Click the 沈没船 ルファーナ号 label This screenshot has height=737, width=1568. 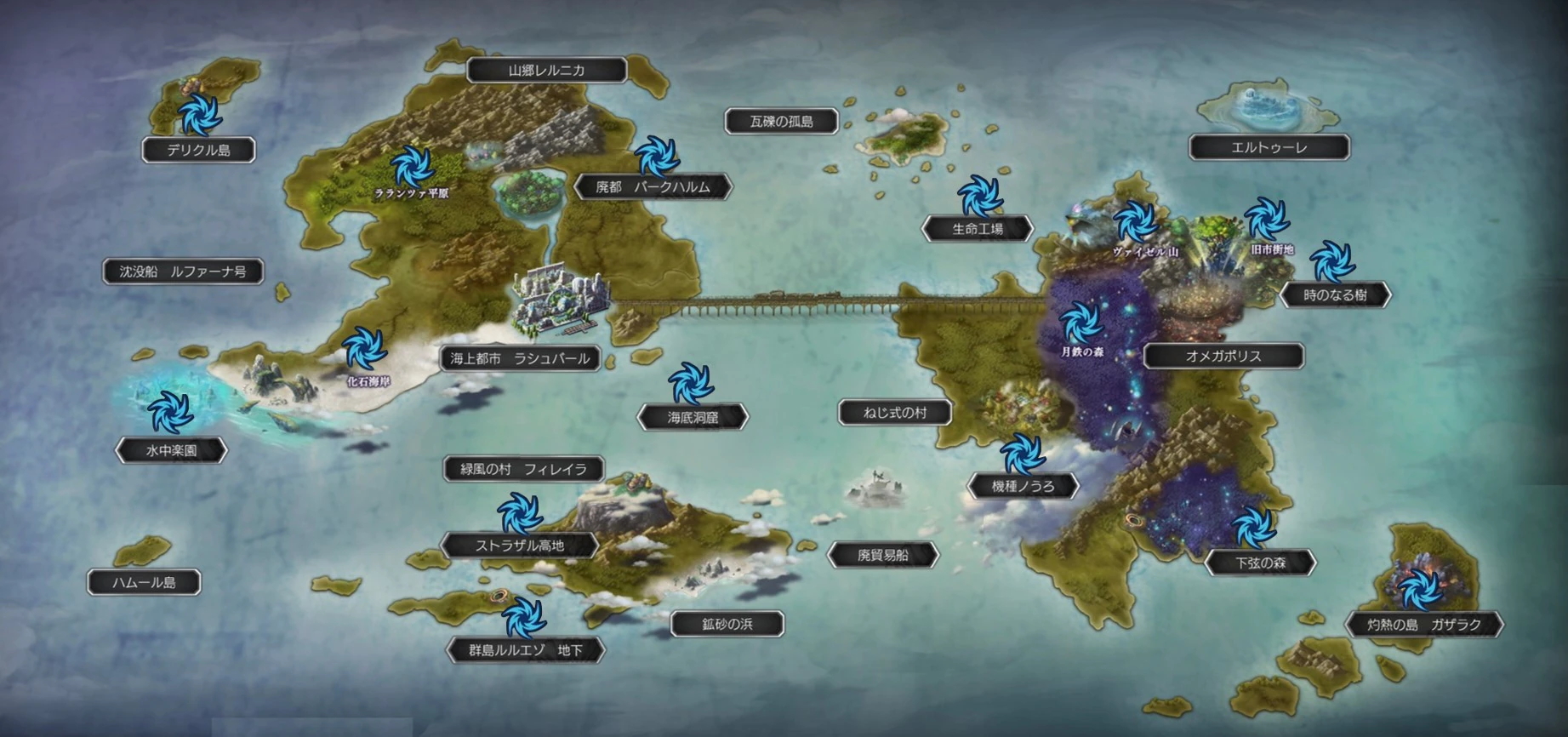click(183, 271)
